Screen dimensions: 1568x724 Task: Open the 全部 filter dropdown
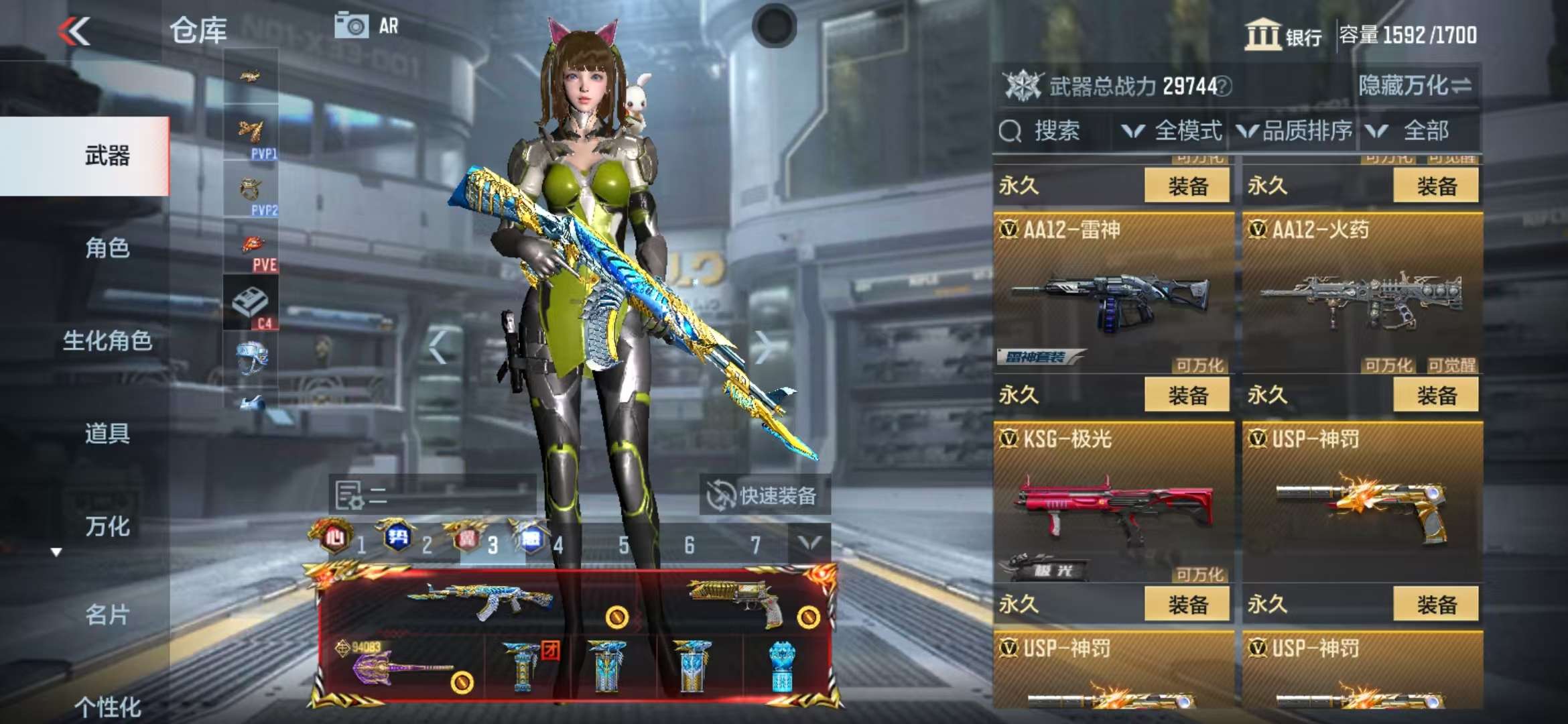[1414, 131]
